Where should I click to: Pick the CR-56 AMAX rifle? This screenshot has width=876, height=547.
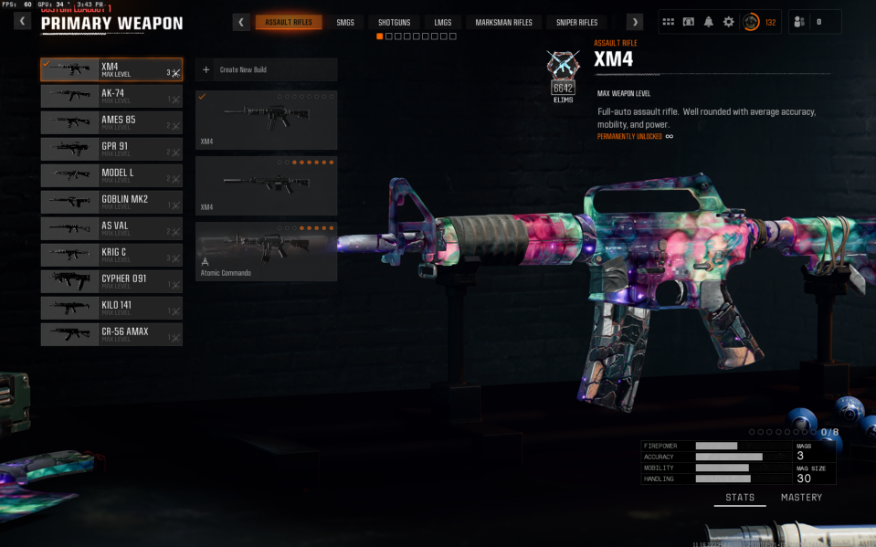(111, 334)
